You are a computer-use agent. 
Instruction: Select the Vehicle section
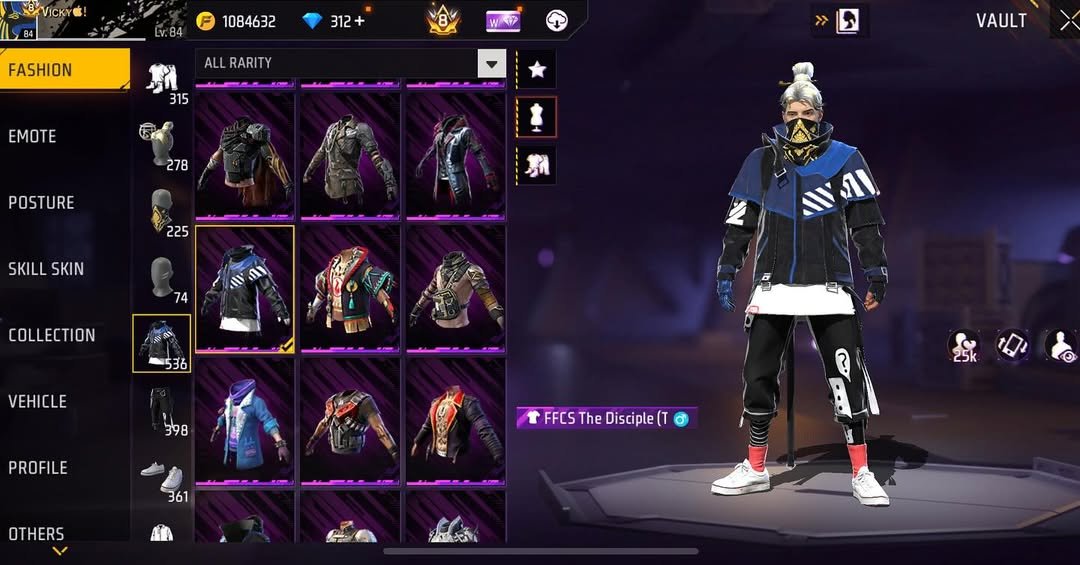point(38,402)
